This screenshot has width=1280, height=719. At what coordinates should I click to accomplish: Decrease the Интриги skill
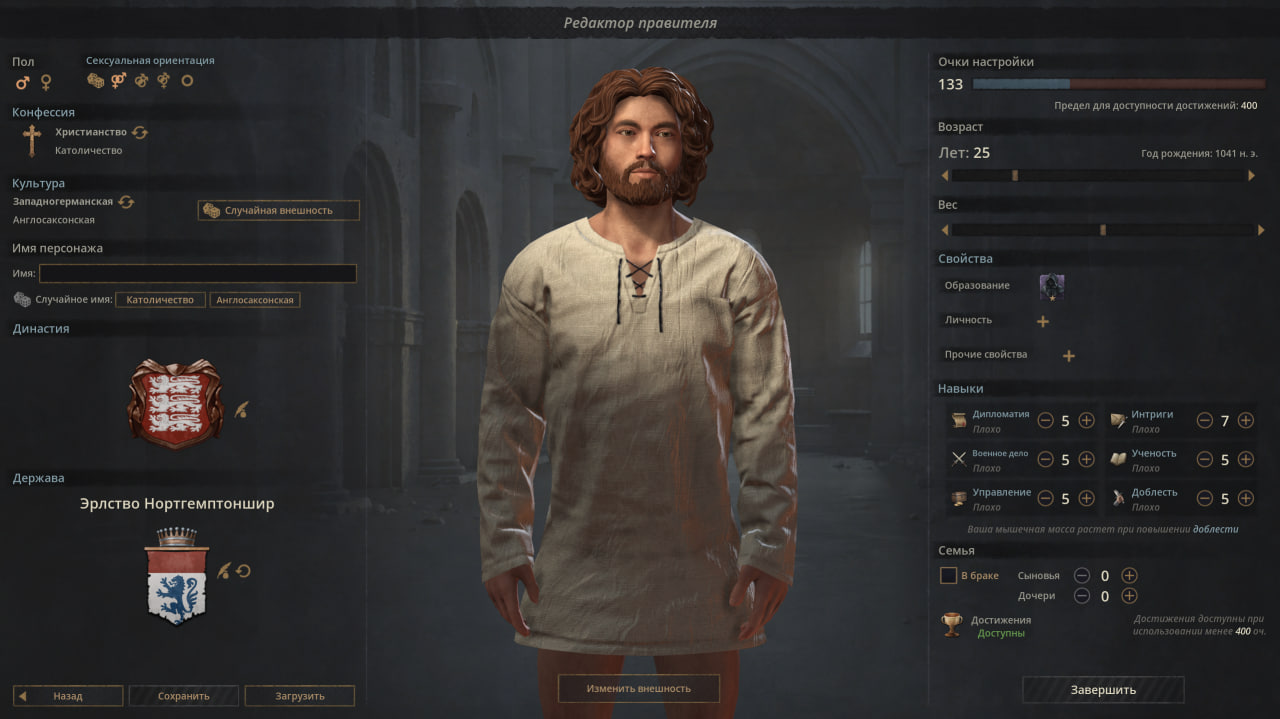pos(1204,420)
